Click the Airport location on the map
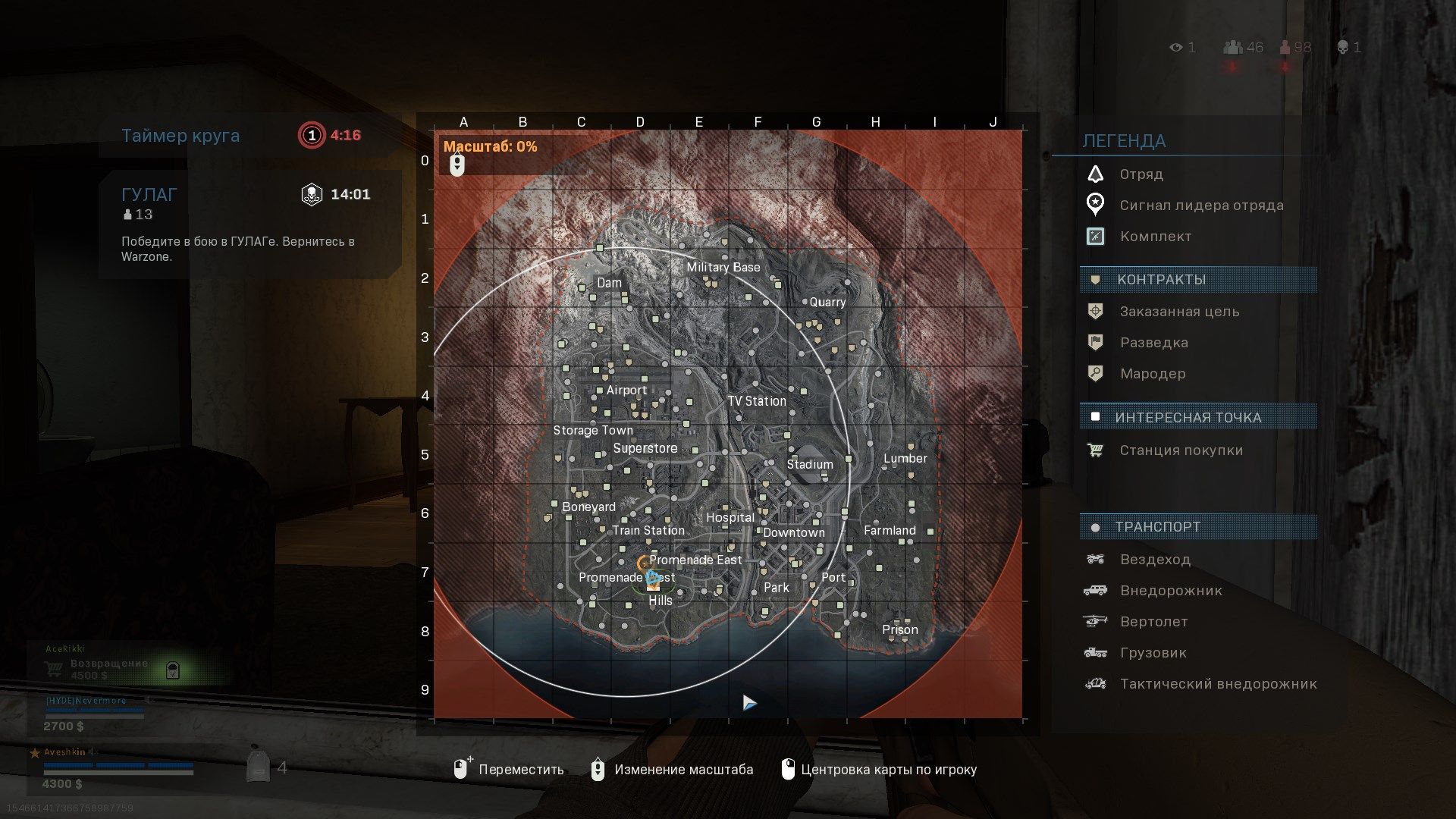The width and height of the screenshot is (1456, 819). pyautogui.click(x=626, y=390)
